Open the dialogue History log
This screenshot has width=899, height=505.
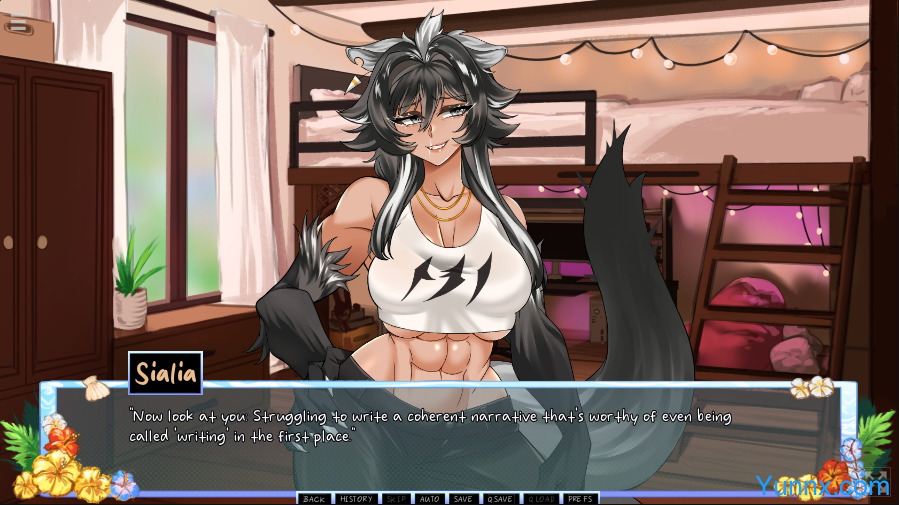point(355,498)
